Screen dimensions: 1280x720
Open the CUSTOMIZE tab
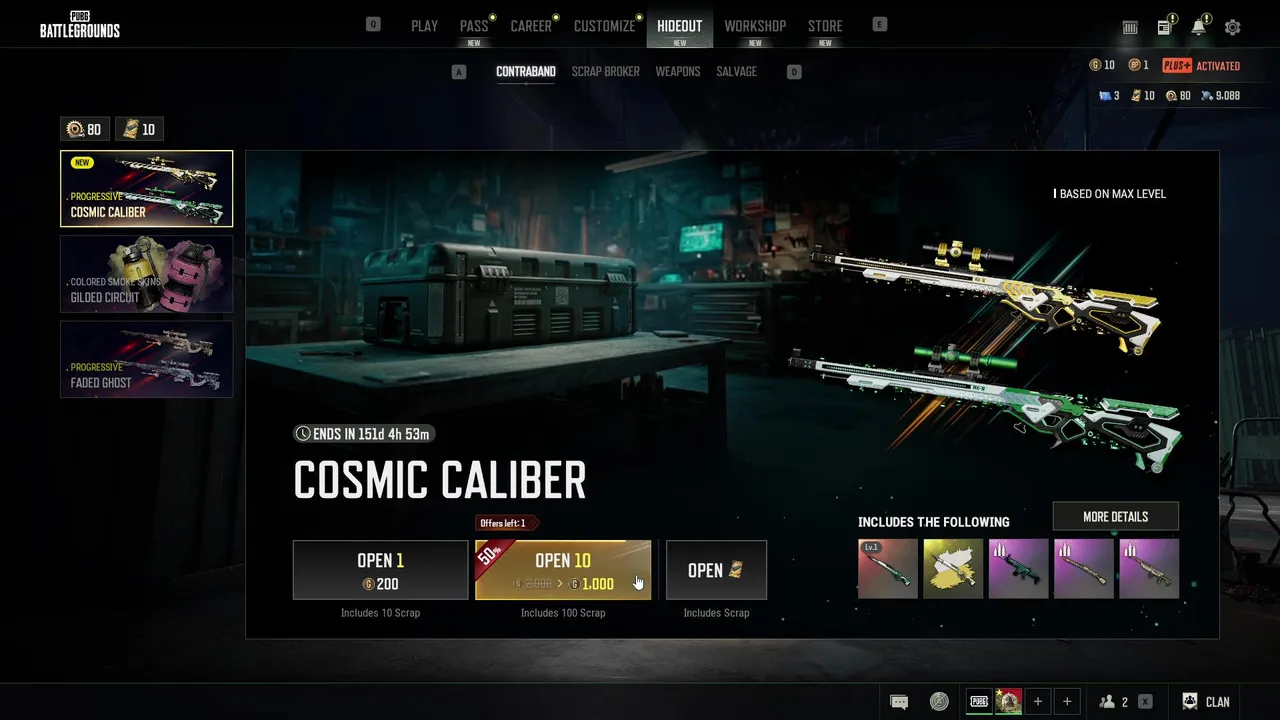point(604,26)
